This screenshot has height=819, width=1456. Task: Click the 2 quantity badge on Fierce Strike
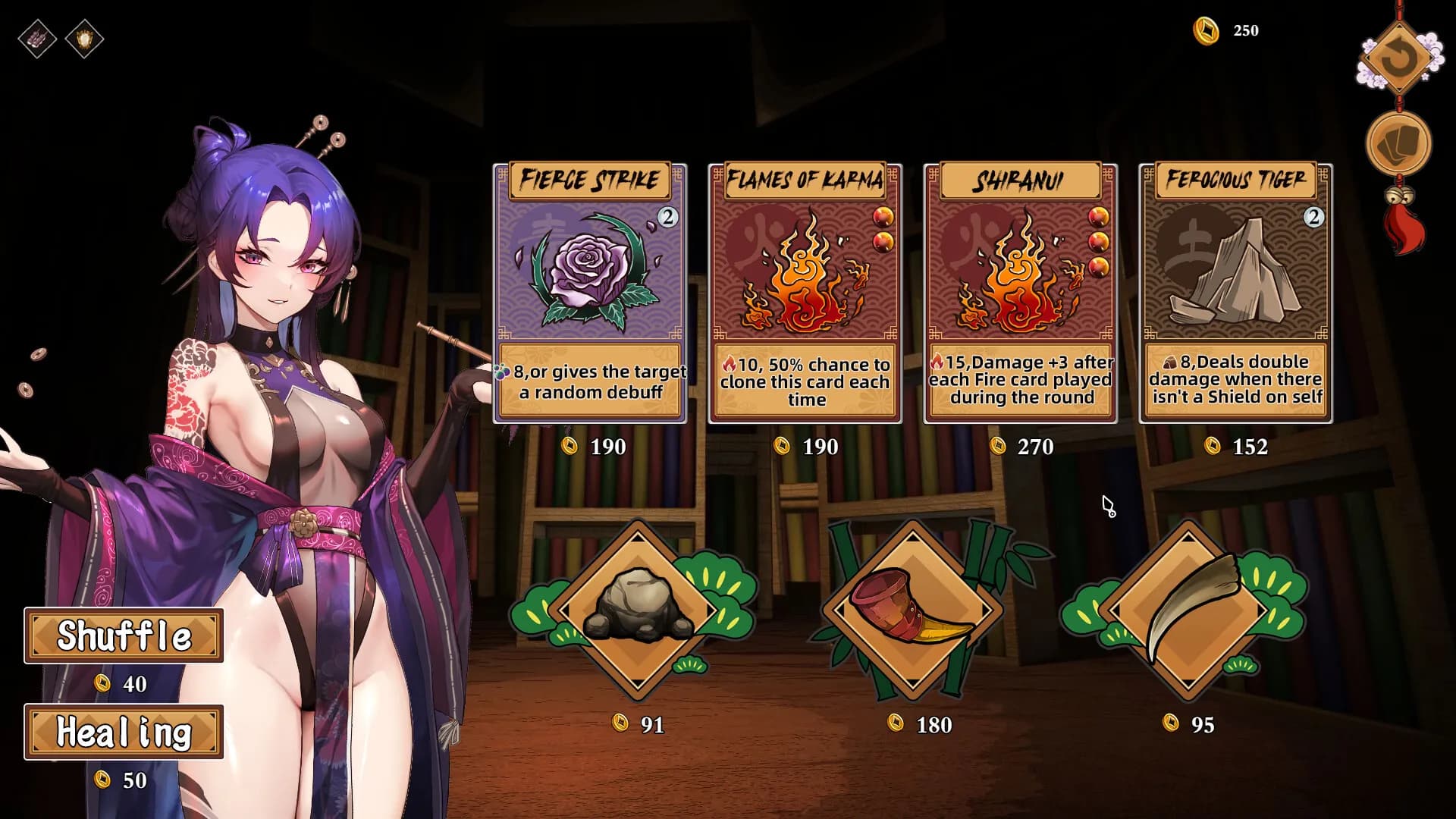pyautogui.click(x=667, y=216)
